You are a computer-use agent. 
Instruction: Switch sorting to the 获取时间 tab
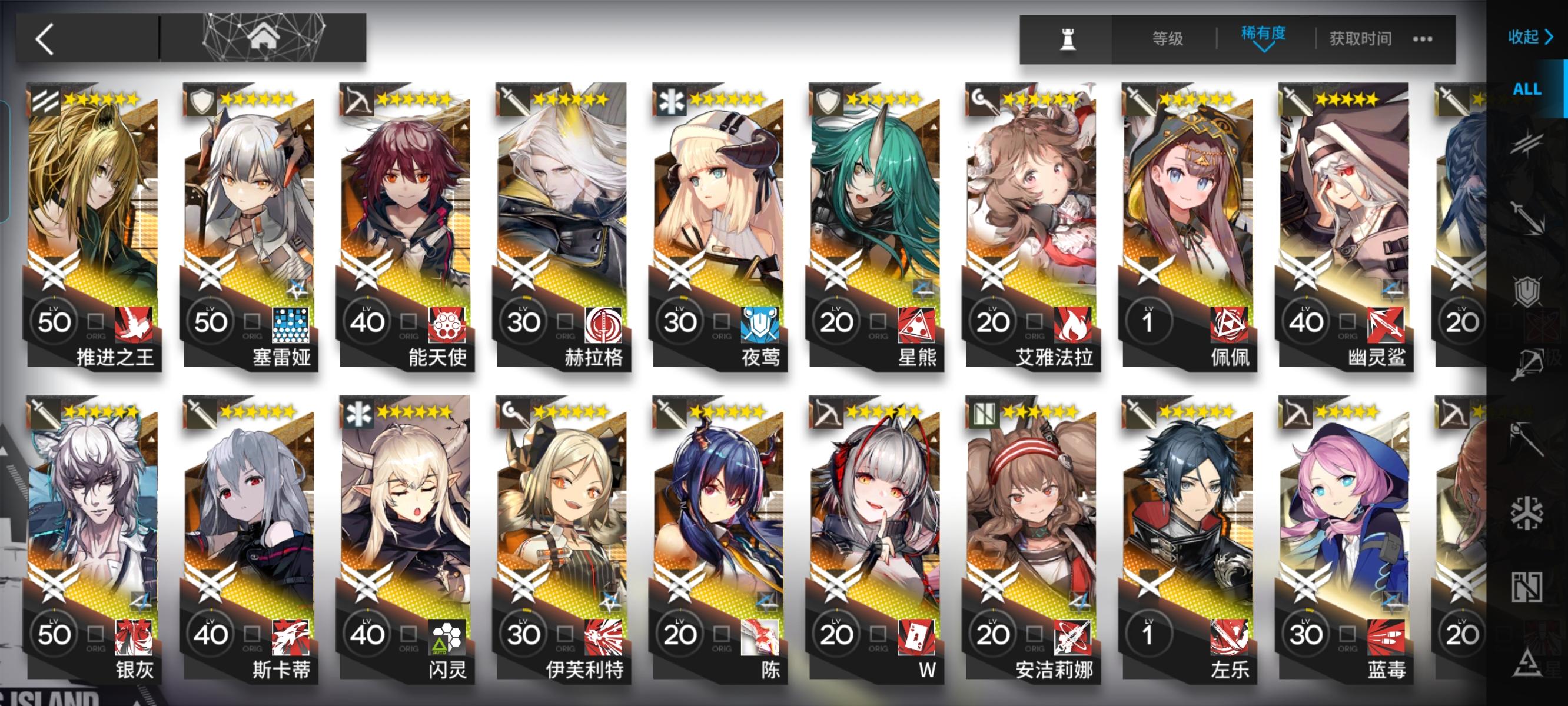1360,38
